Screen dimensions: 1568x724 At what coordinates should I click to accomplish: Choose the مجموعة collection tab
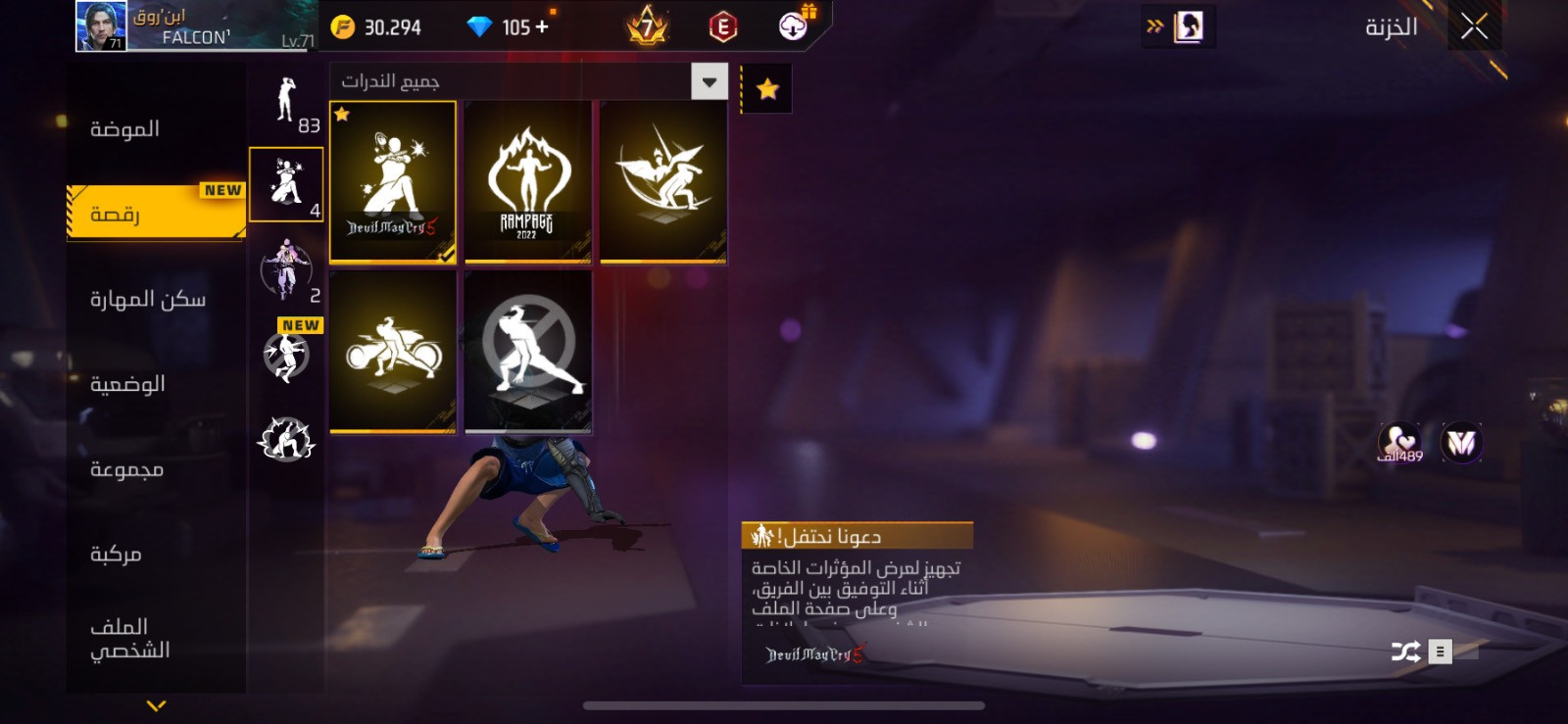(127, 469)
